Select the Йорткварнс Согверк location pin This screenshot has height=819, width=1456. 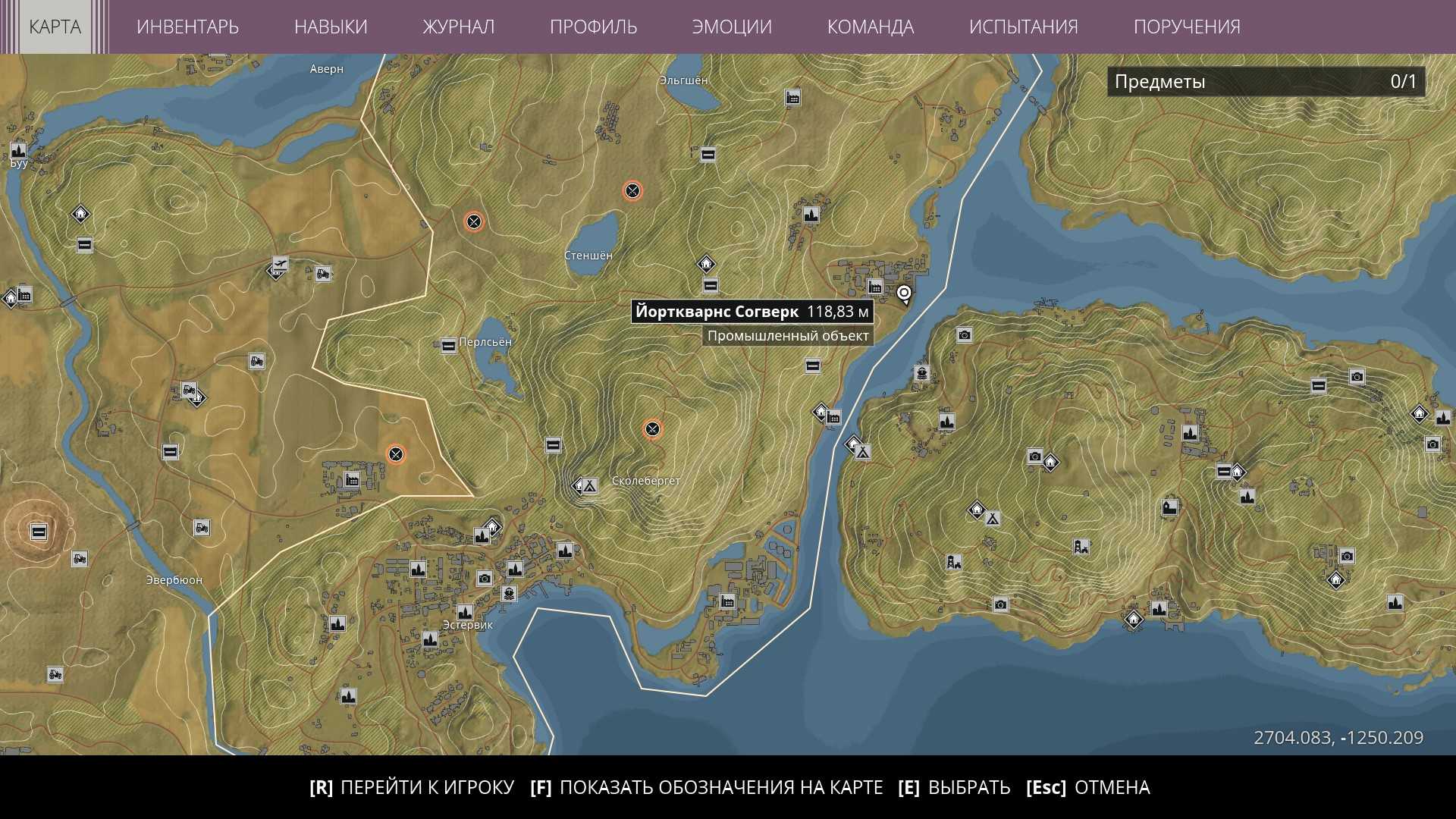[x=904, y=293]
